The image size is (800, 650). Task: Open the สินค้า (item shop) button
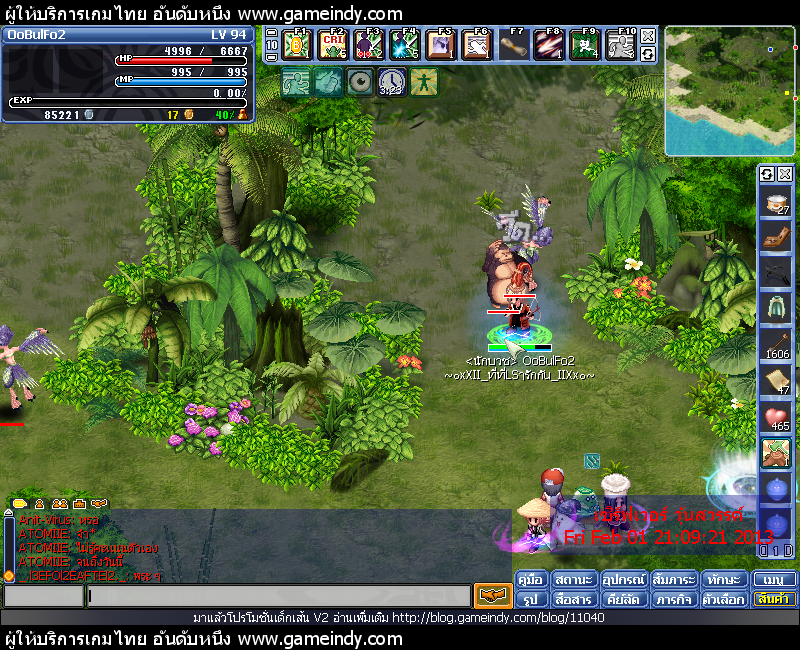click(x=774, y=599)
